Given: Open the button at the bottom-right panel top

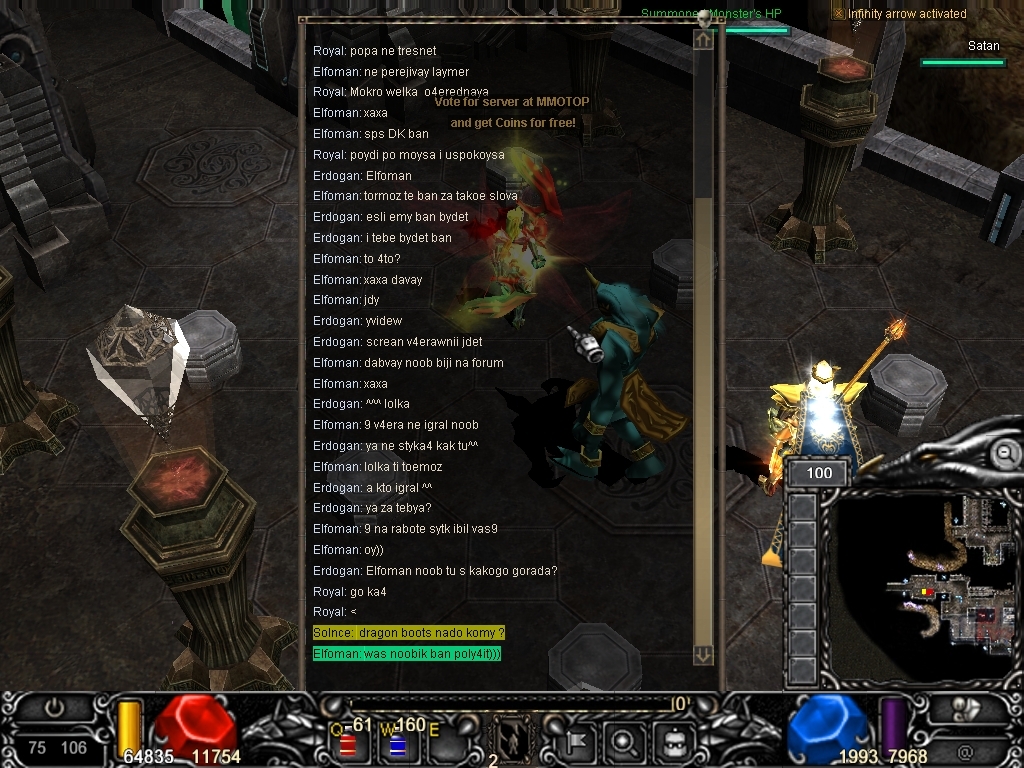Looking at the screenshot, I should [967, 707].
